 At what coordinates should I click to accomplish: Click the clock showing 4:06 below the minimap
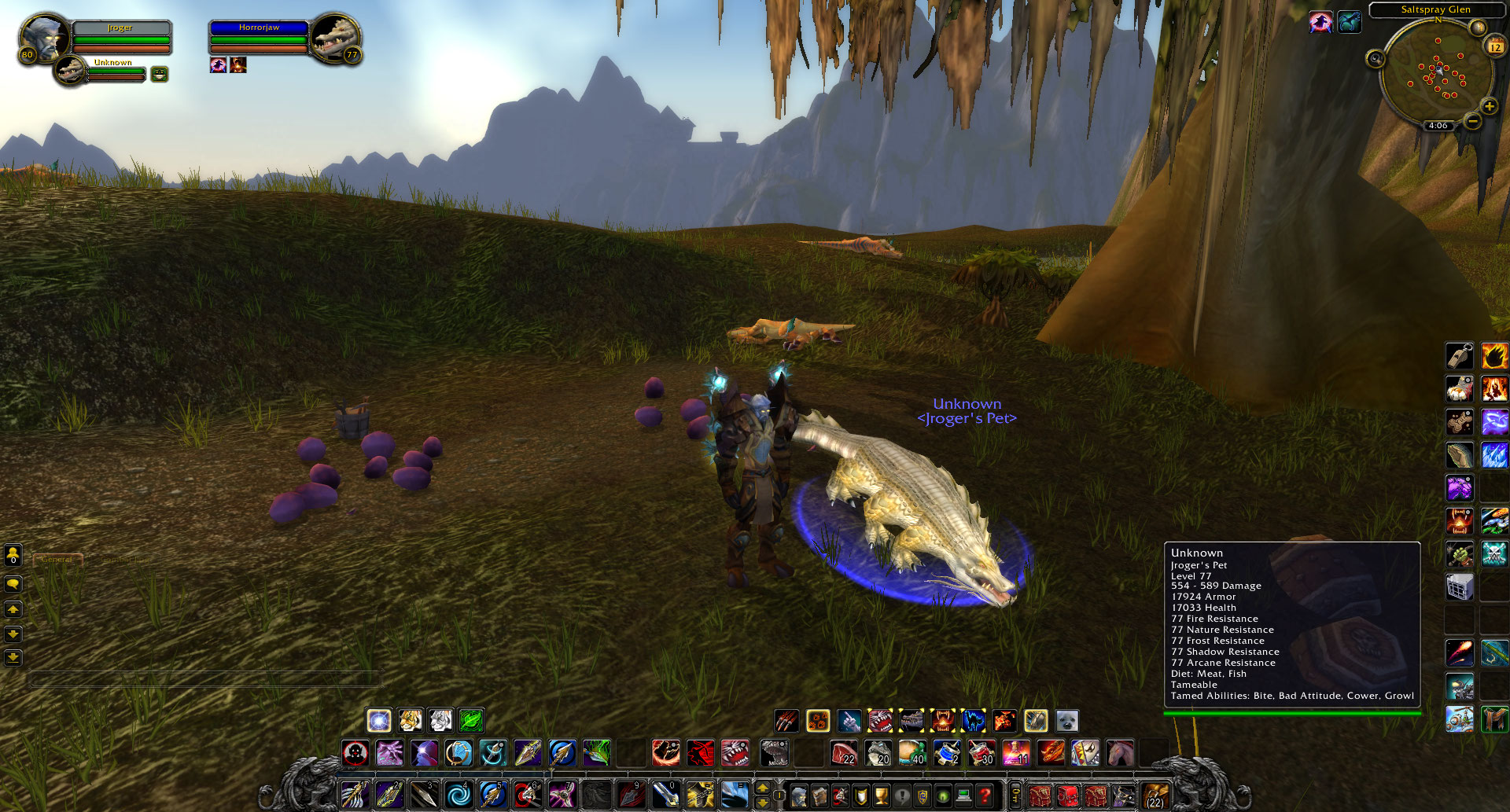[1438, 123]
